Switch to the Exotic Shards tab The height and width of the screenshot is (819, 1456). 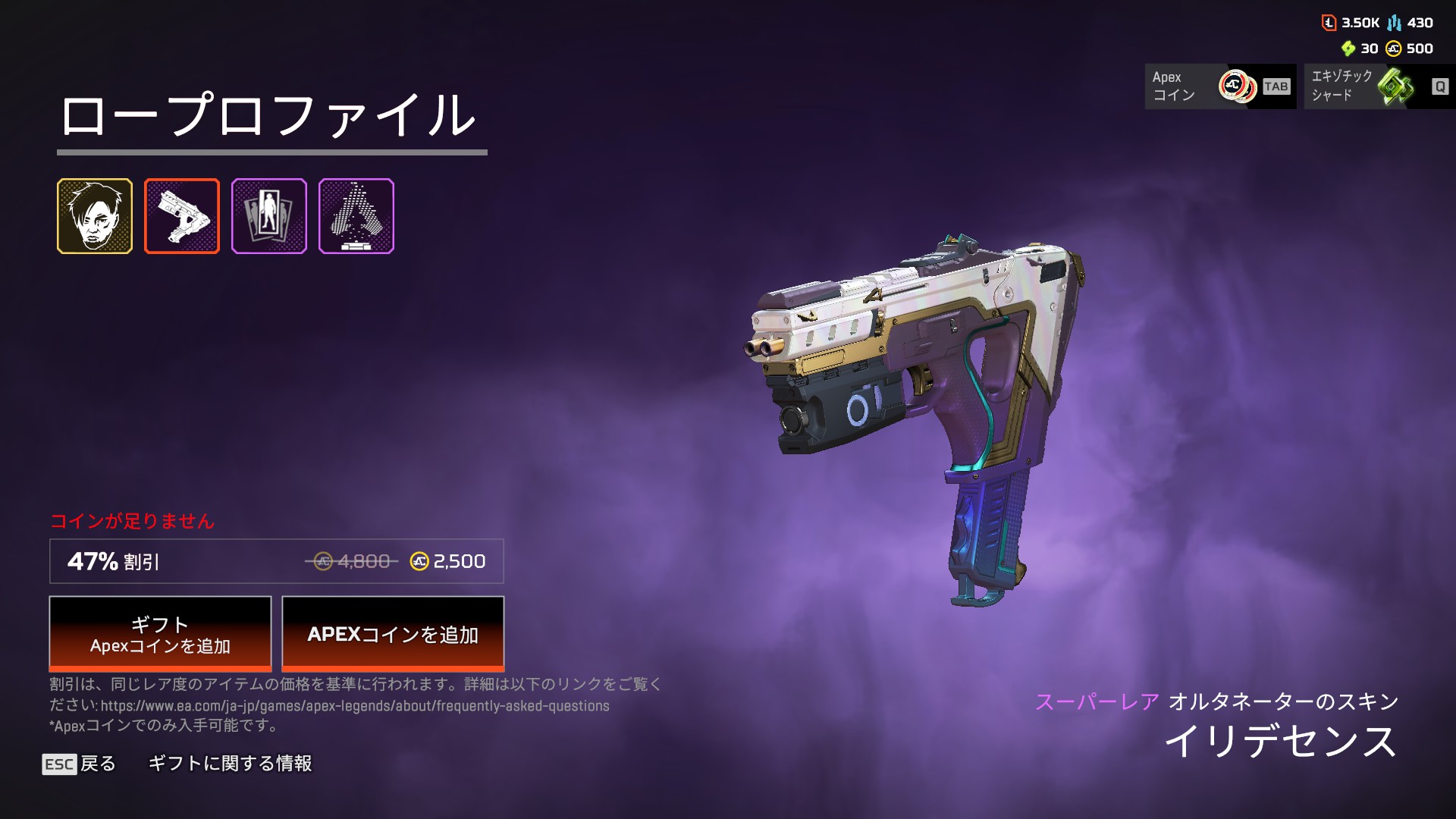1379,86
